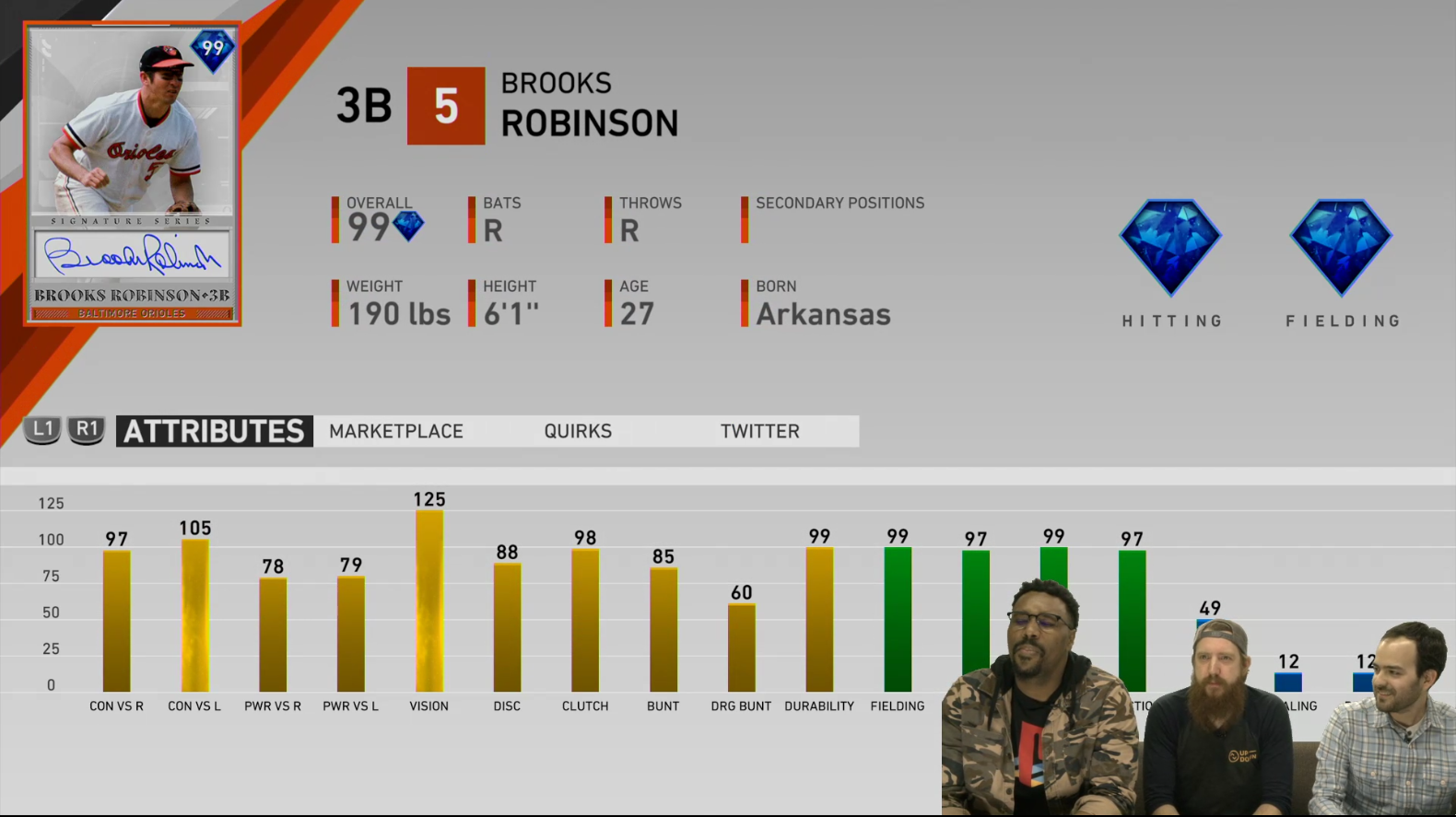Image resolution: width=1456 pixels, height=817 pixels.
Task: Show the Quirks tab
Action: (x=578, y=431)
